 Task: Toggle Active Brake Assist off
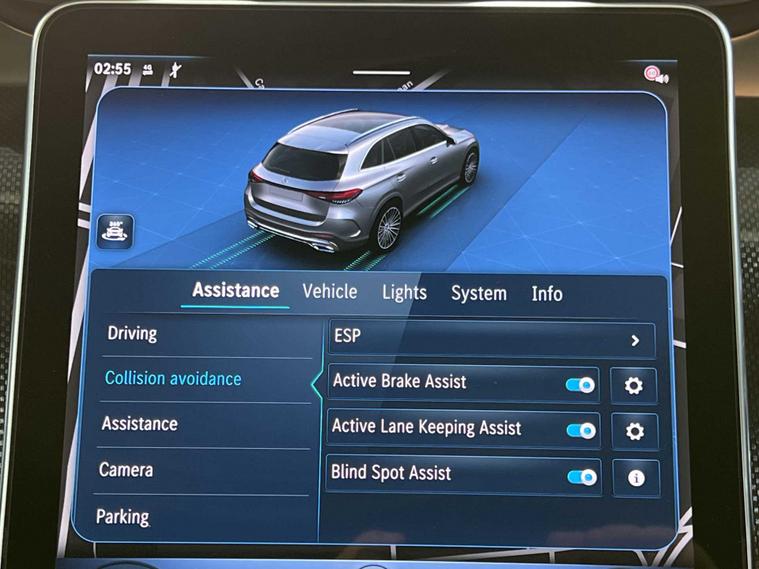[x=580, y=385]
